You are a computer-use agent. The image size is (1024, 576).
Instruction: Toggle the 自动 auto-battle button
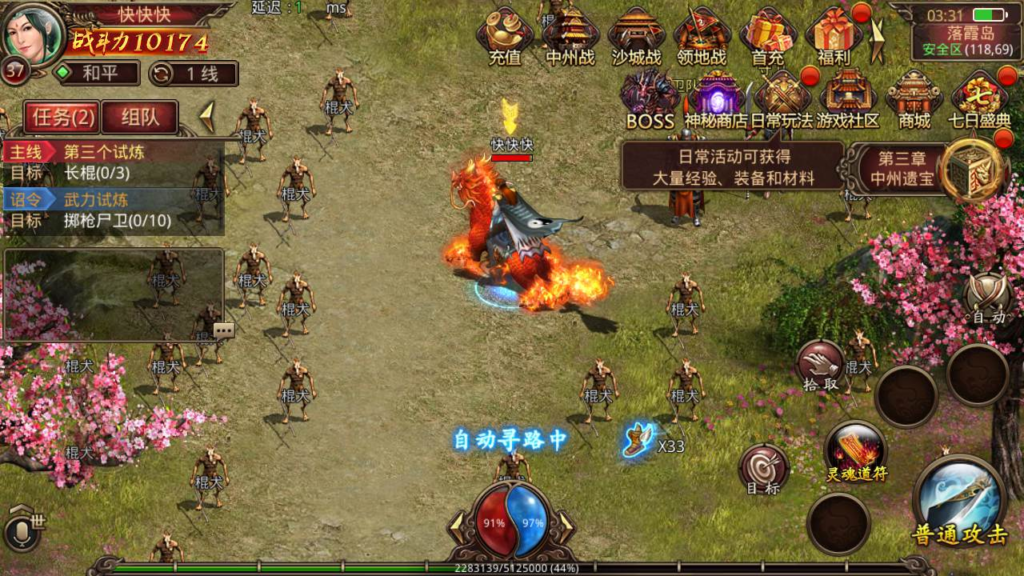(986, 299)
